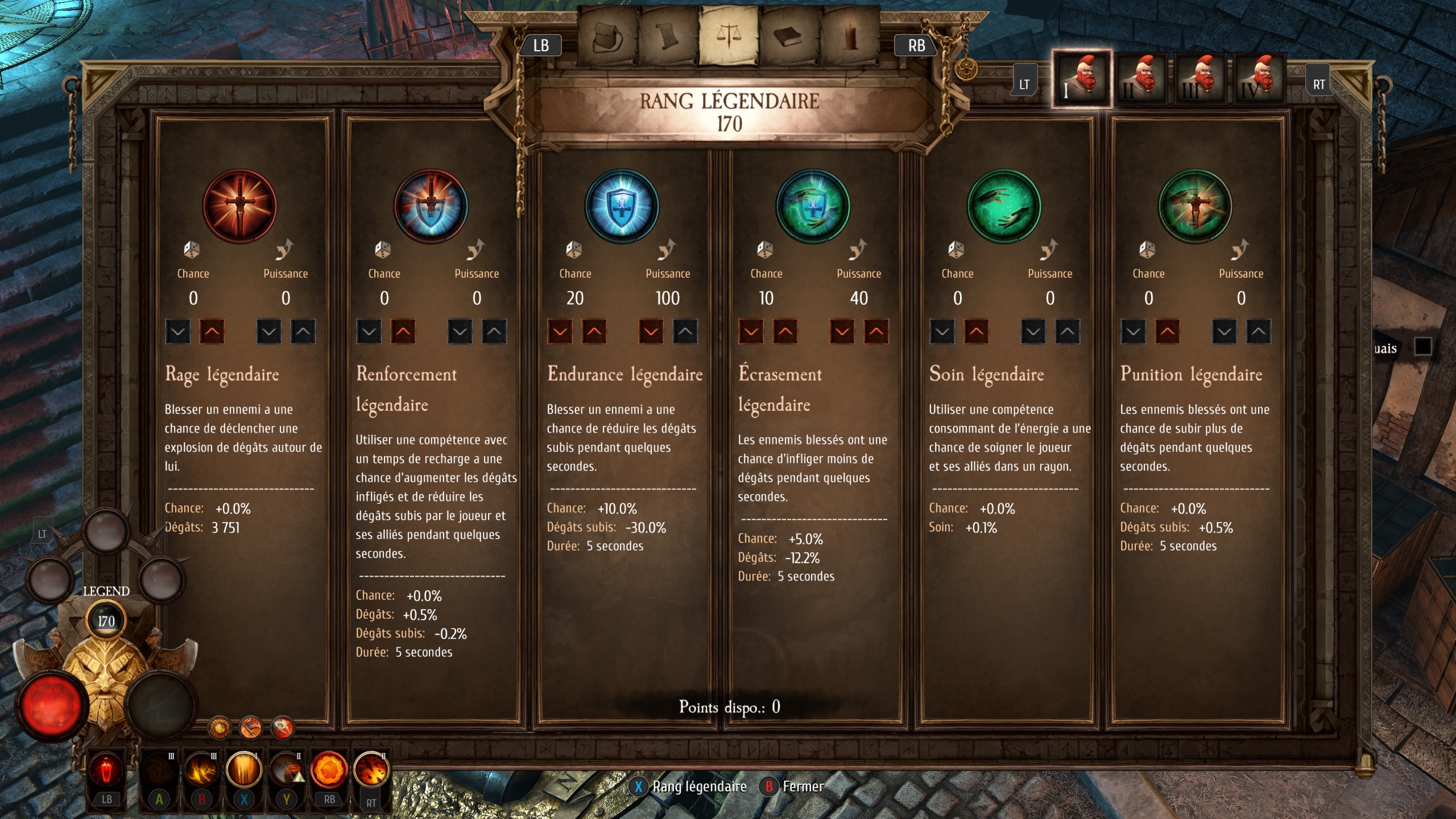Click the Endurance légendaire shield icon
The width and height of the screenshot is (1456, 819).
(622, 206)
